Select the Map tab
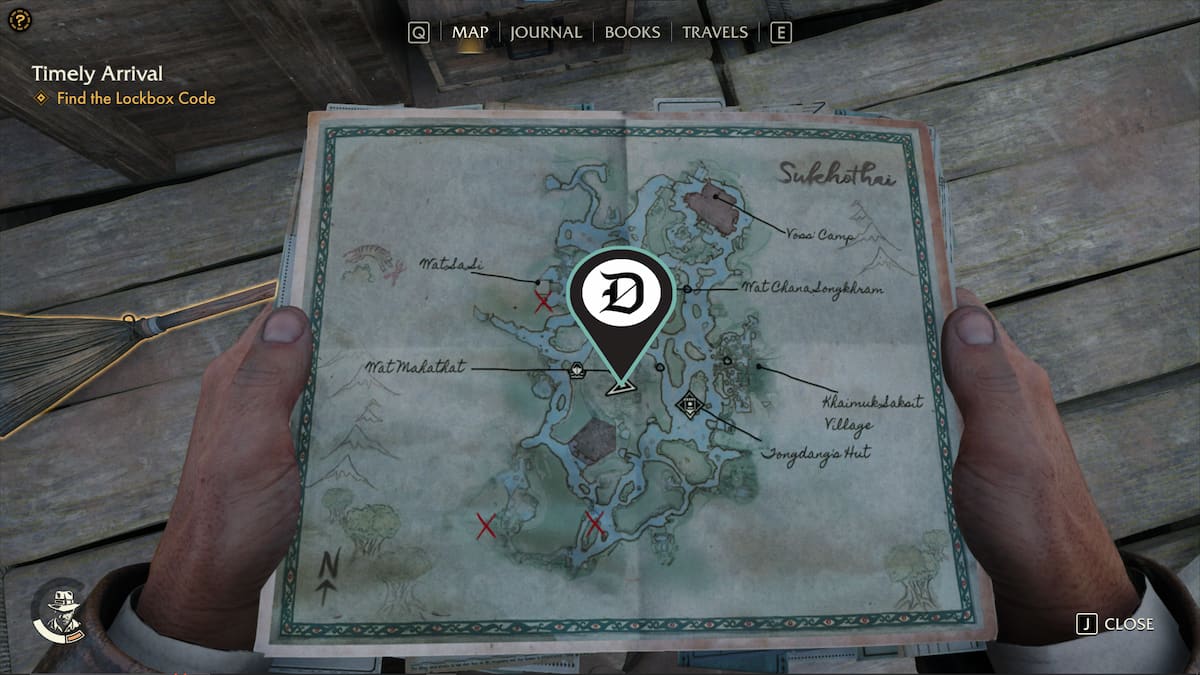The height and width of the screenshot is (675, 1200). (x=470, y=32)
